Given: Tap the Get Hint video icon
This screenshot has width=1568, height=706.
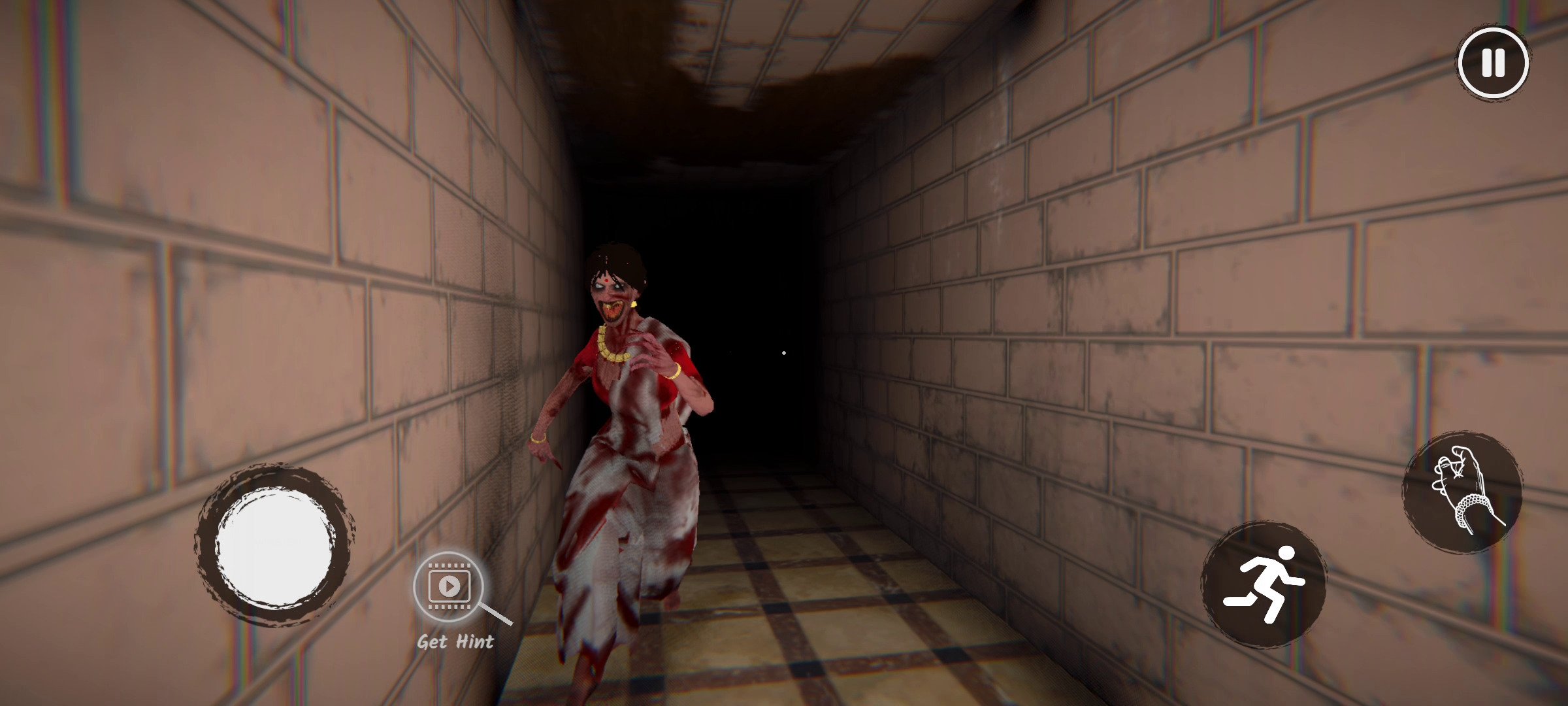Looking at the screenshot, I should click(x=449, y=586).
